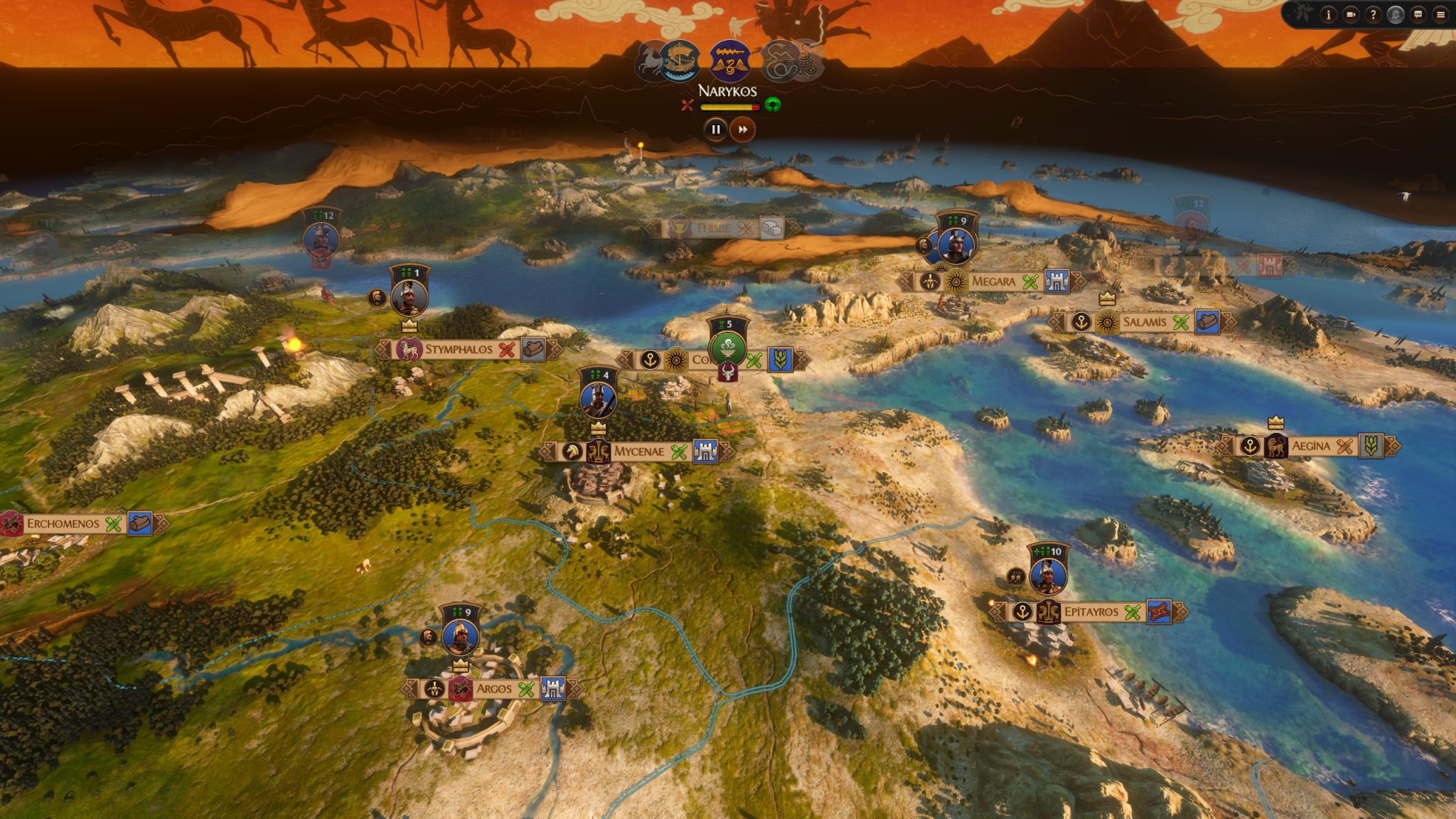
Task: Pause the turn timer with the pause button
Action: [x=715, y=129]
